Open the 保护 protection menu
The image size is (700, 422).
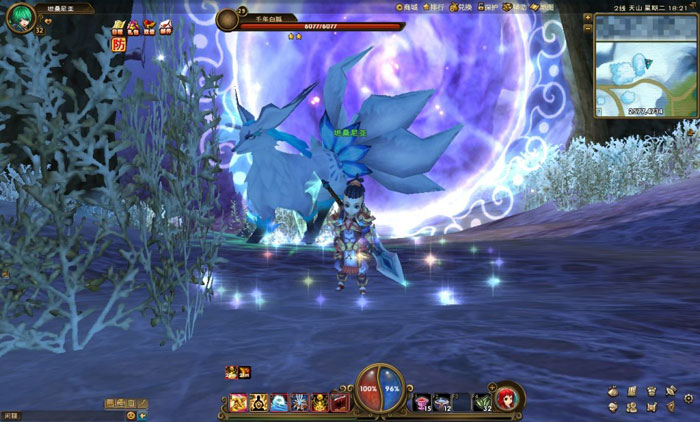(x=492, y=7)
